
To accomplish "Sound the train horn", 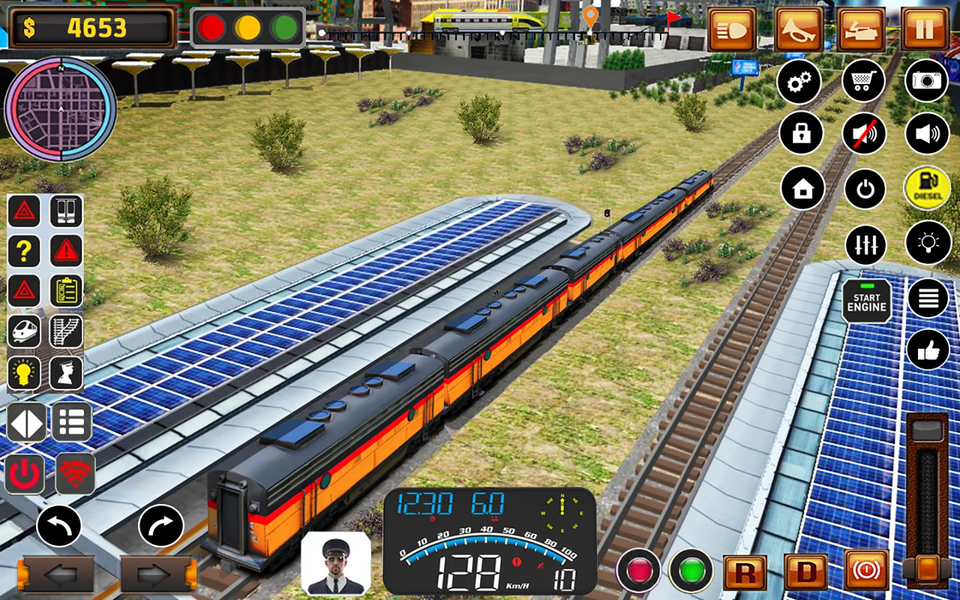I will click(798, 29).
